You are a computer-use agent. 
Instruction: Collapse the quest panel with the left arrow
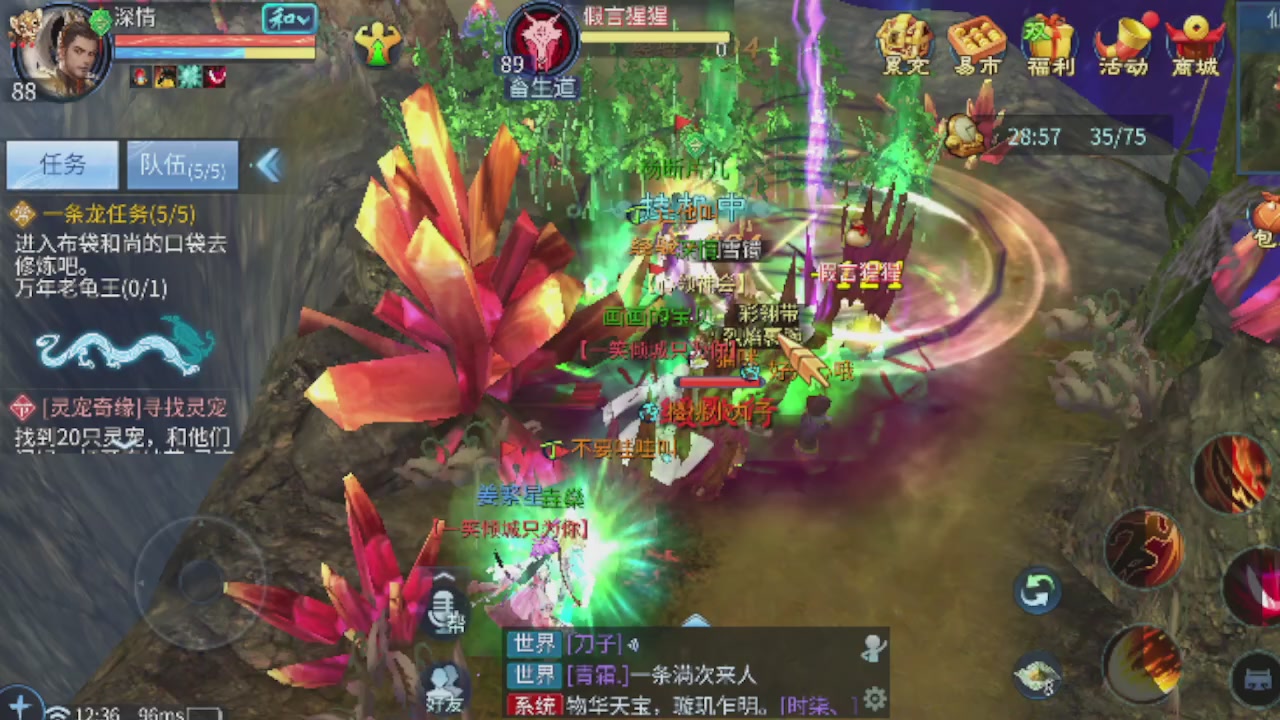coord(268,167)
